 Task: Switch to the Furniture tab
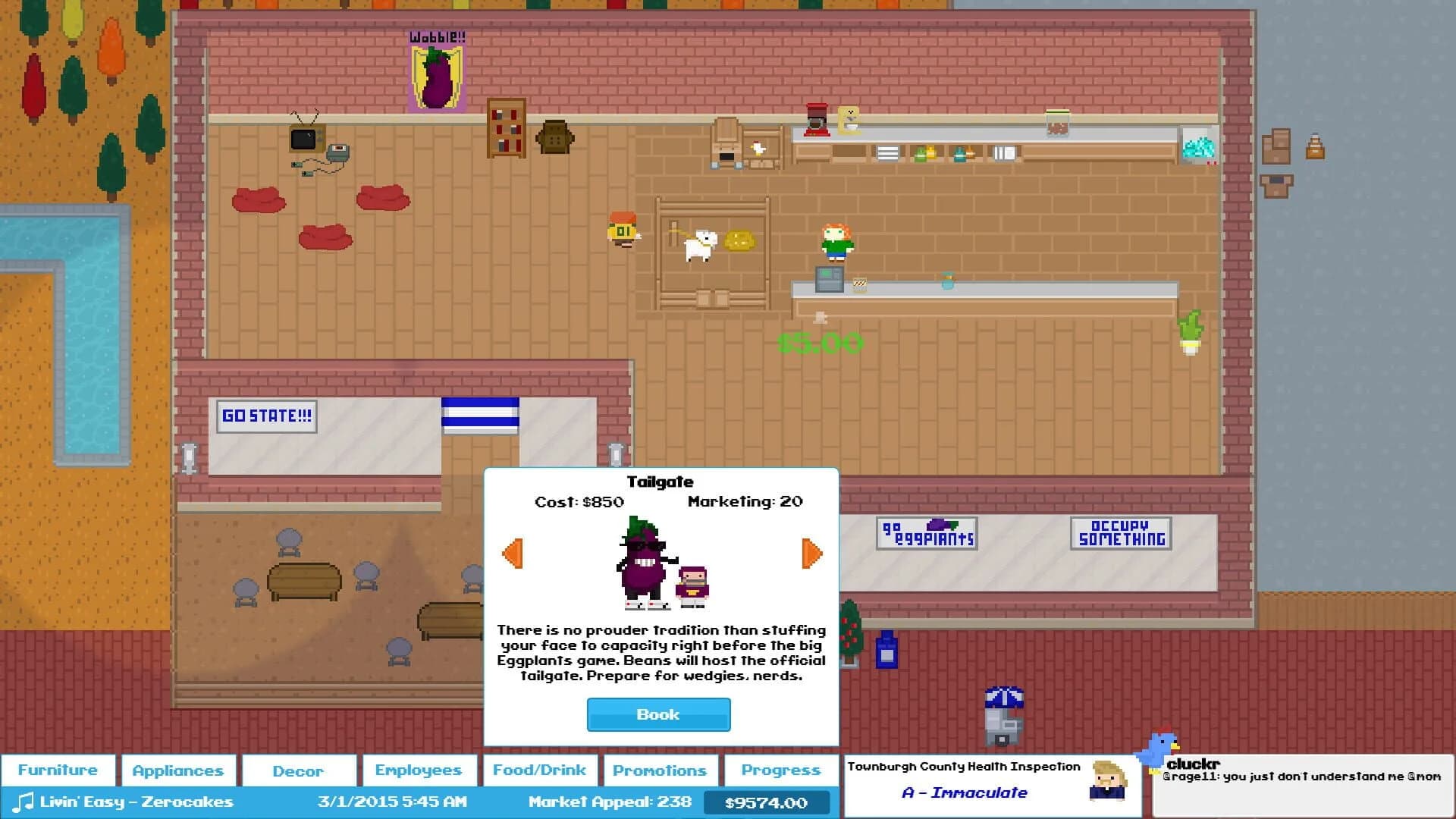[x=58, y=770]
